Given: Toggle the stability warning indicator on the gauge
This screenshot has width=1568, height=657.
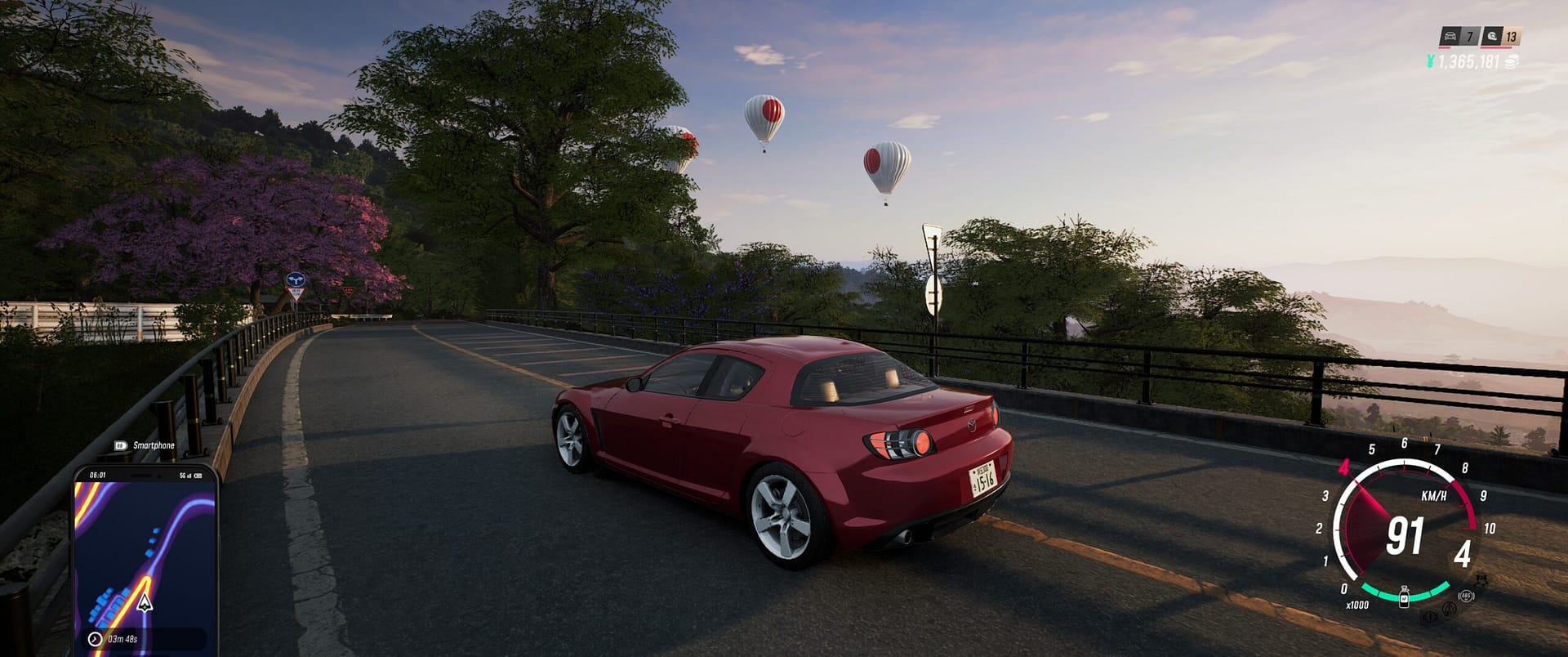Looking at the screenshot, I should (1450, 609).
